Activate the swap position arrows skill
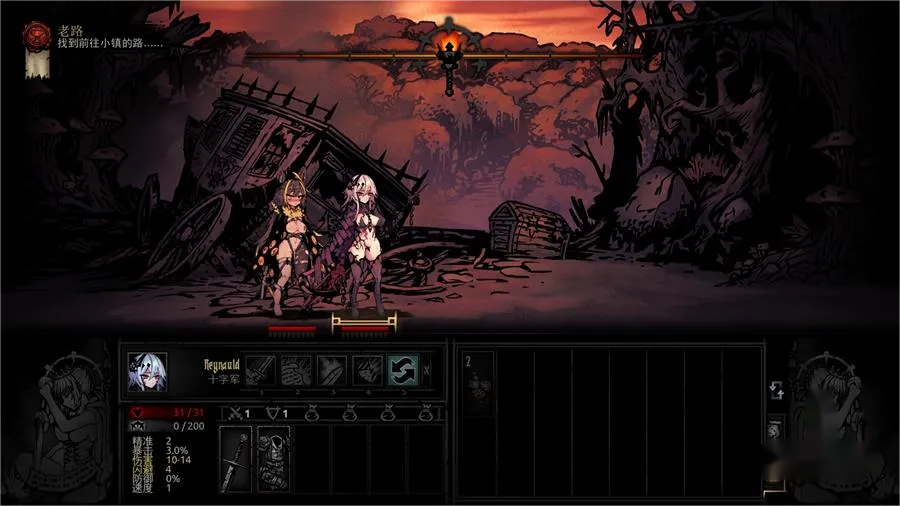 403,370
